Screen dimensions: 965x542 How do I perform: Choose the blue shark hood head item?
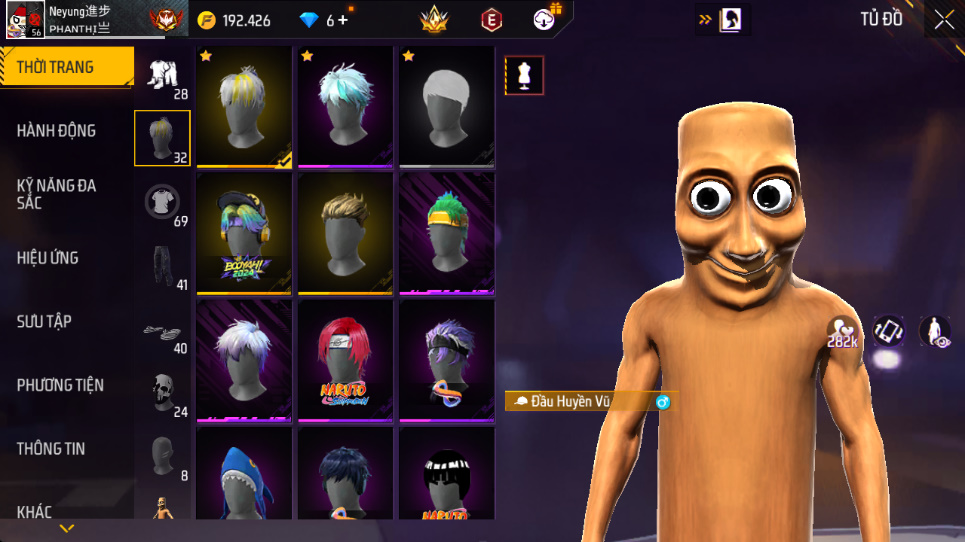(244, 474)
